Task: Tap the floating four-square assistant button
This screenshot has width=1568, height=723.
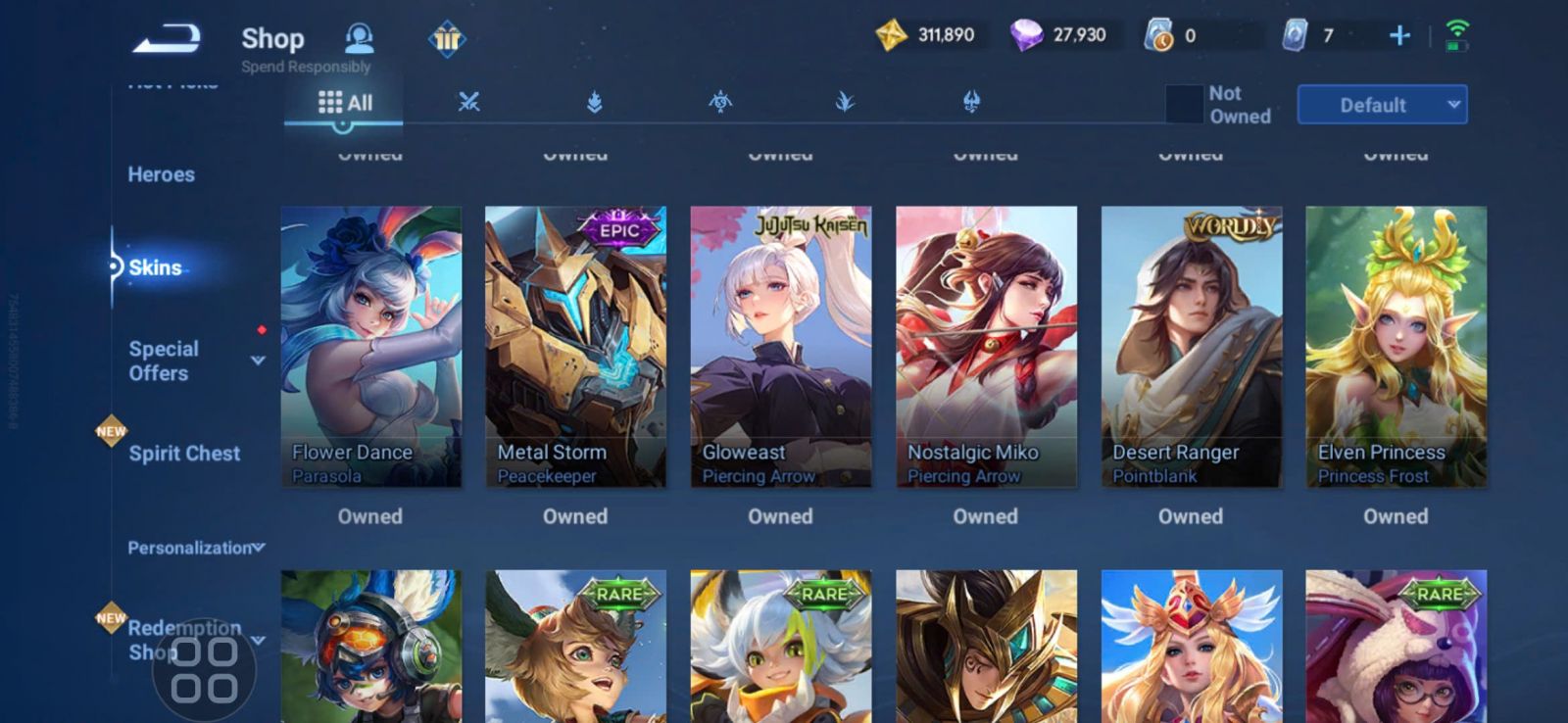Action: coord(204,670)
